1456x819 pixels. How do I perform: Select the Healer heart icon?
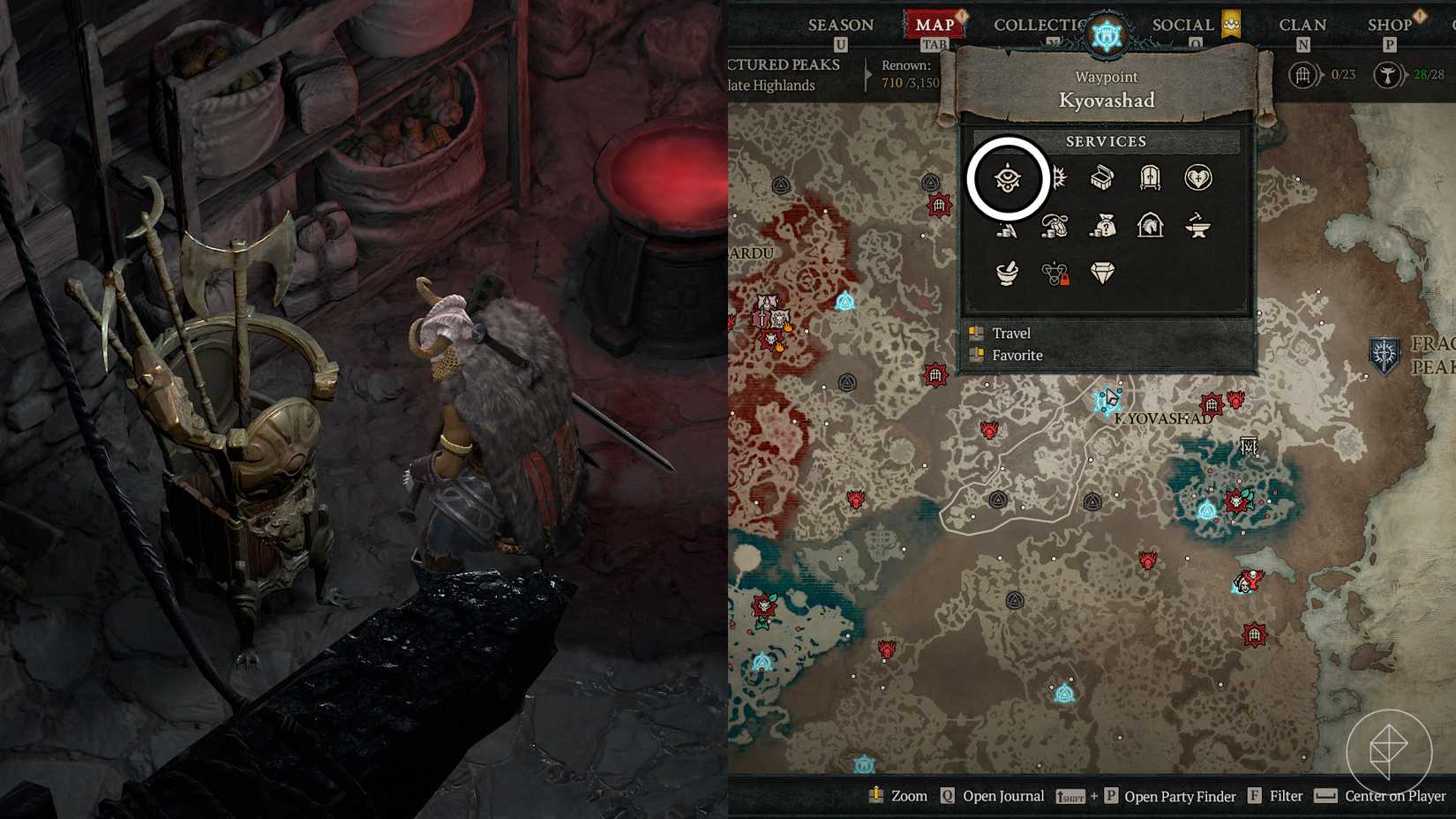click(x=1197, y=179)
